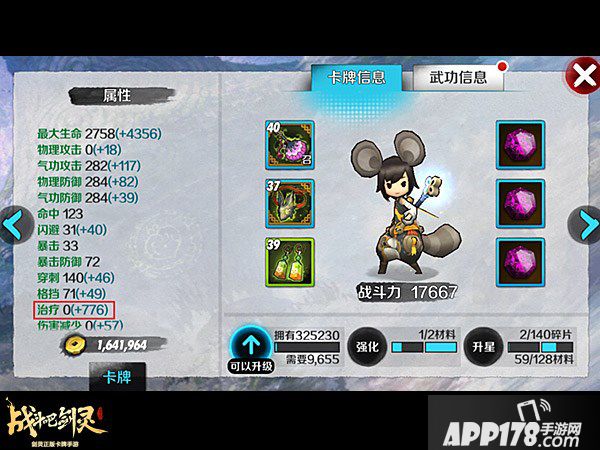Show the previous card with left arrow
The height and width of the screenshot is (450, 600).
[x=14, y=225]
